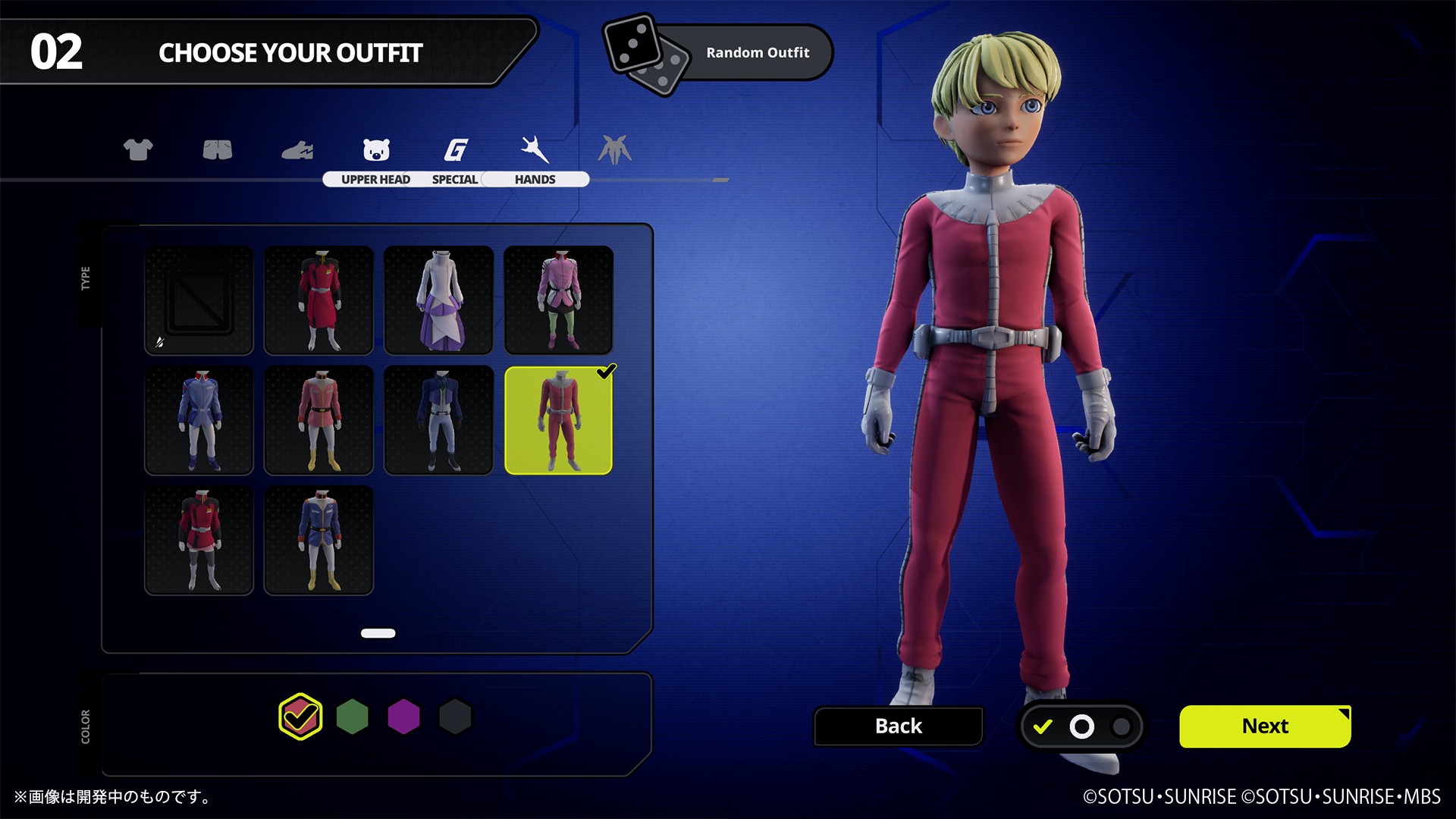The width and height of the screenshot is (1456, 819).
Task: Select the highlighted red jumpsuit outfit
Action: point(558,420)
